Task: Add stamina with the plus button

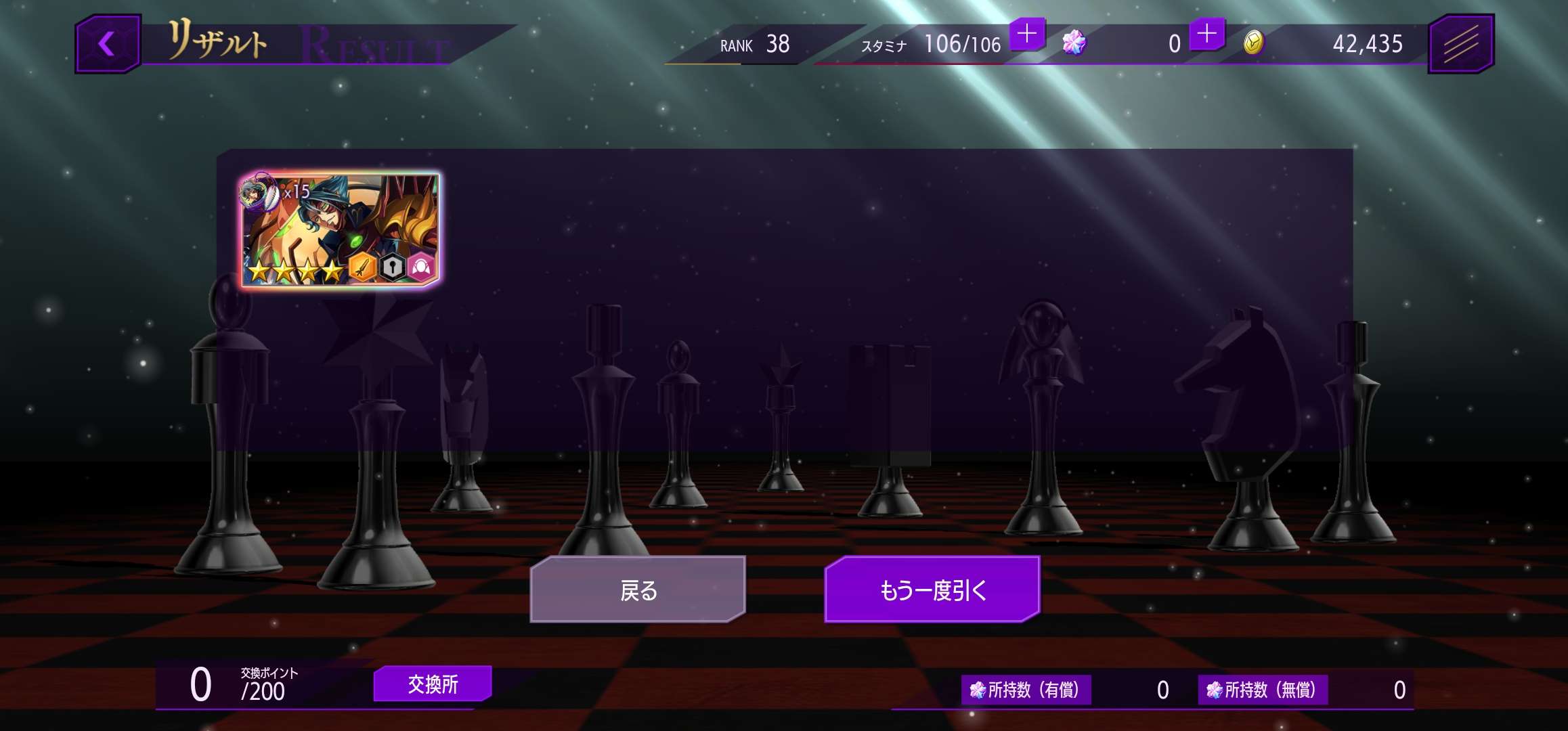Action: tap(1027, 34)
